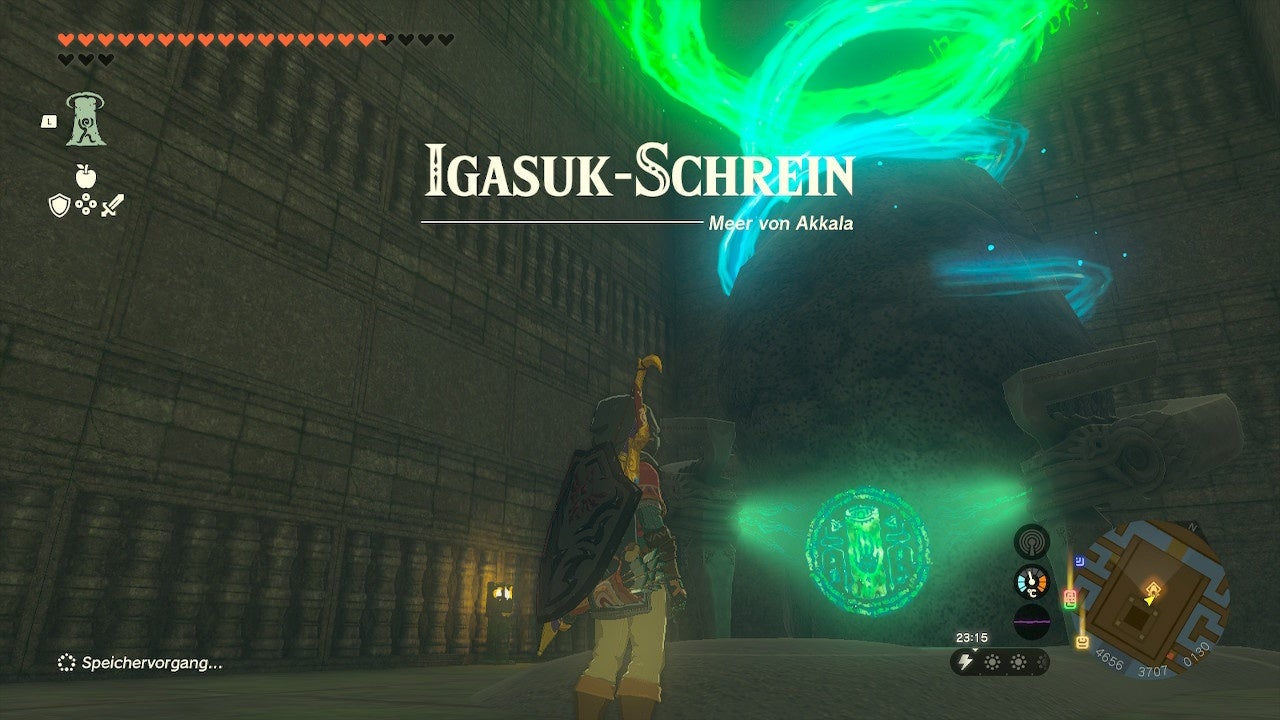Click the shrine gate marker above the player arrow
Screen dimensions: 1280x720
(x=1154, y=586)
